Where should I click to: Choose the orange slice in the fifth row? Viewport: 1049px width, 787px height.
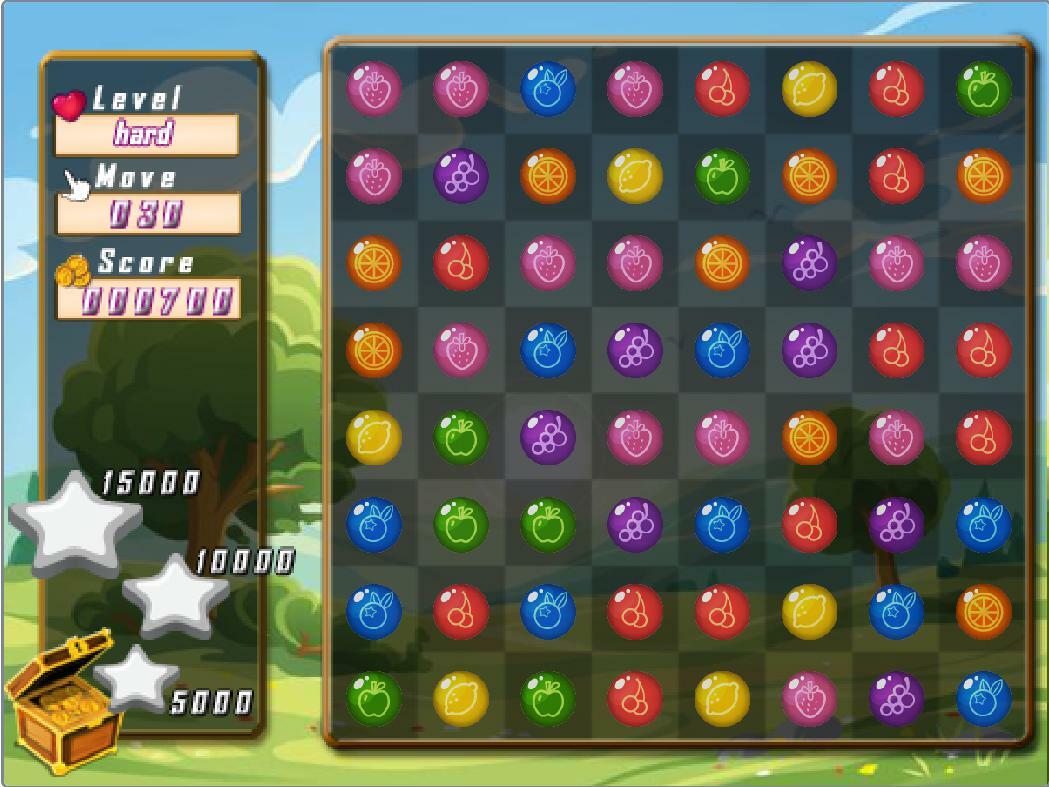809,437
